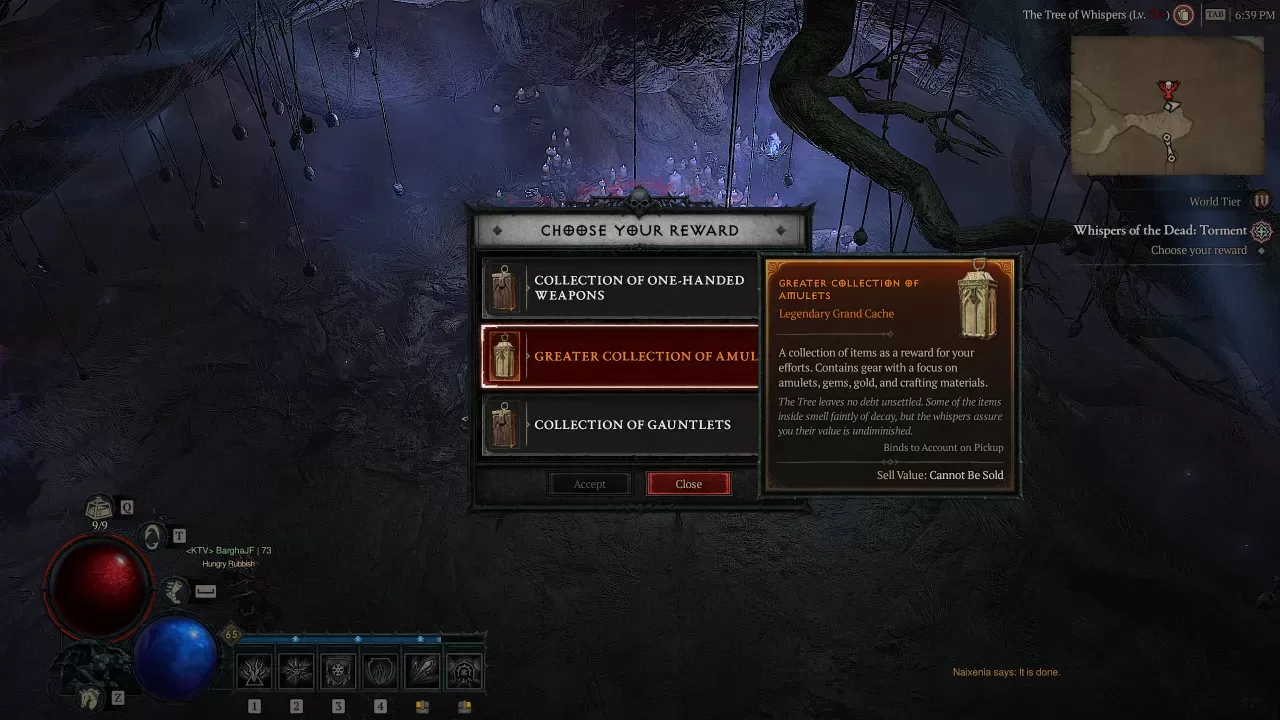
Task: Click the mount icon next to Z keybind
Action: tap(89, 698)
